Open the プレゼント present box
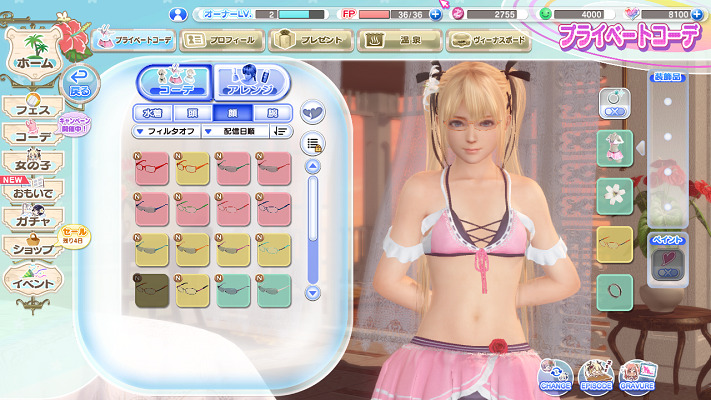Viewport: 711px width, 400px height. point(308,41)
